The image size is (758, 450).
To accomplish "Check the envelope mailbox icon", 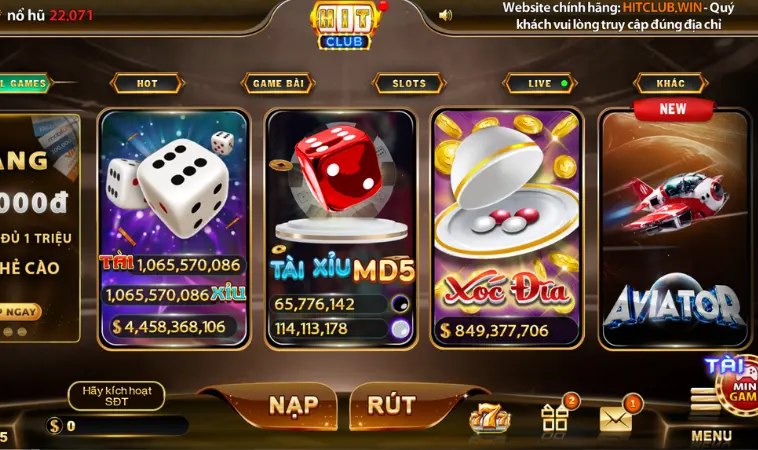I will 615,418.
